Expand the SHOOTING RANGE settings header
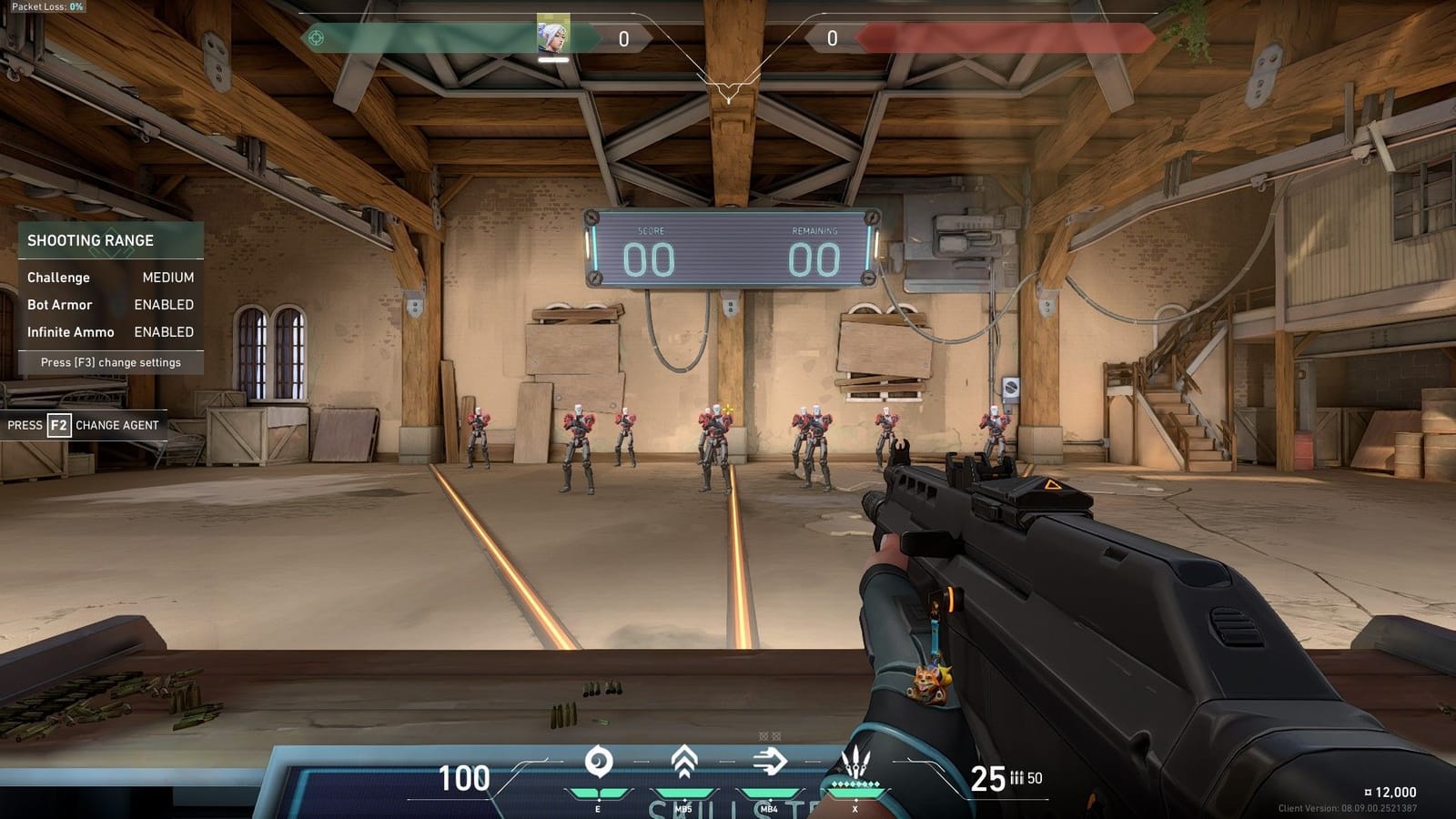Viewport: 1456px width, 819px height. pyautogui.click(x=91, y=240)
